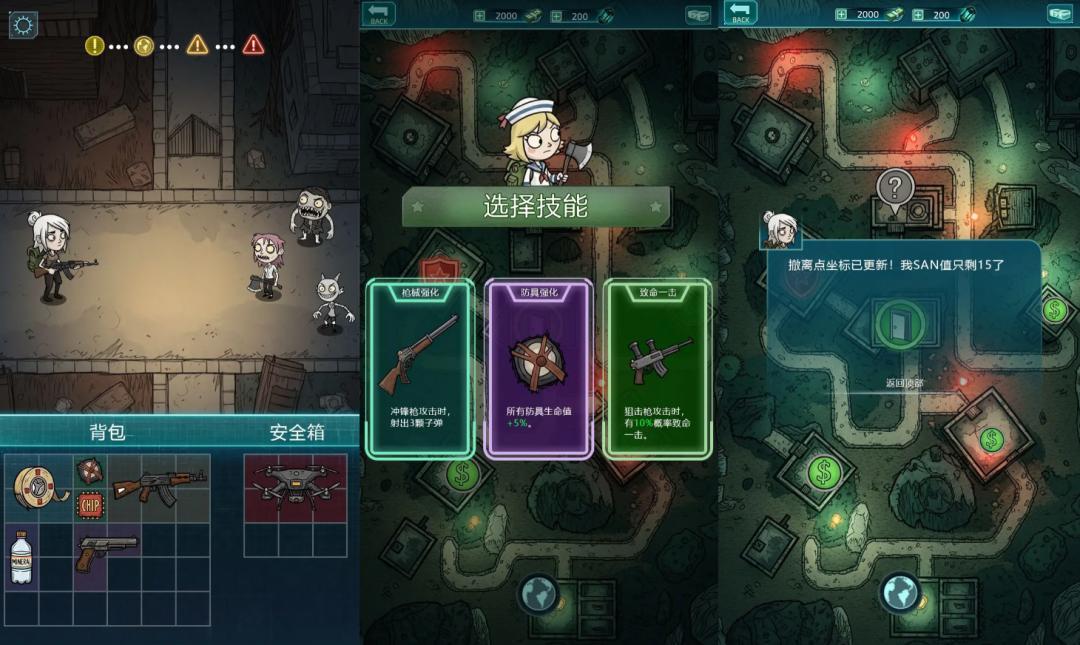
Task: Select the green door evacuation marker
Action: pyautogui.click(x=897, y=323)
